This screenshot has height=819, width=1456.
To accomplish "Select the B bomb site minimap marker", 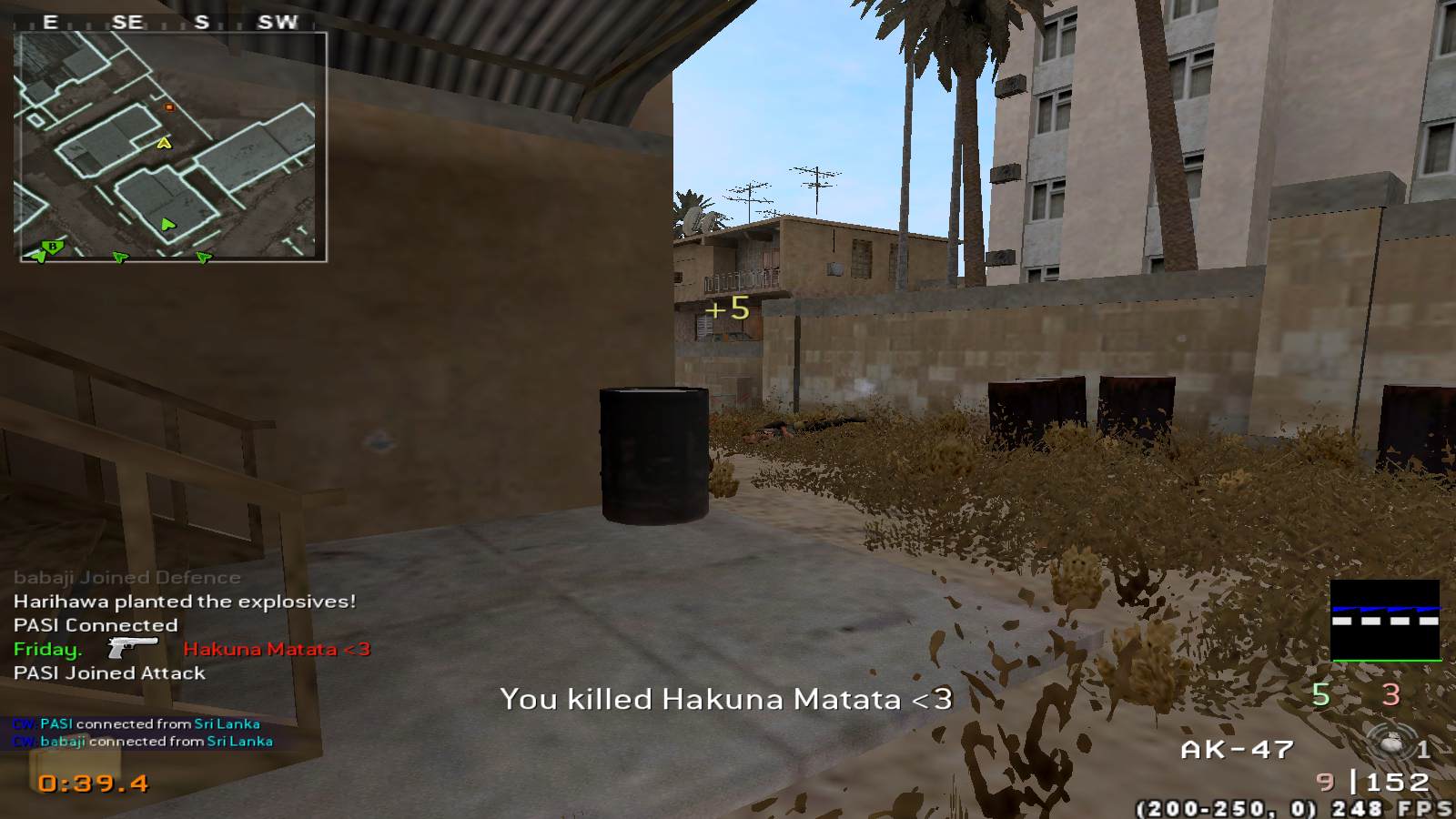I will [x=53, y=247].
